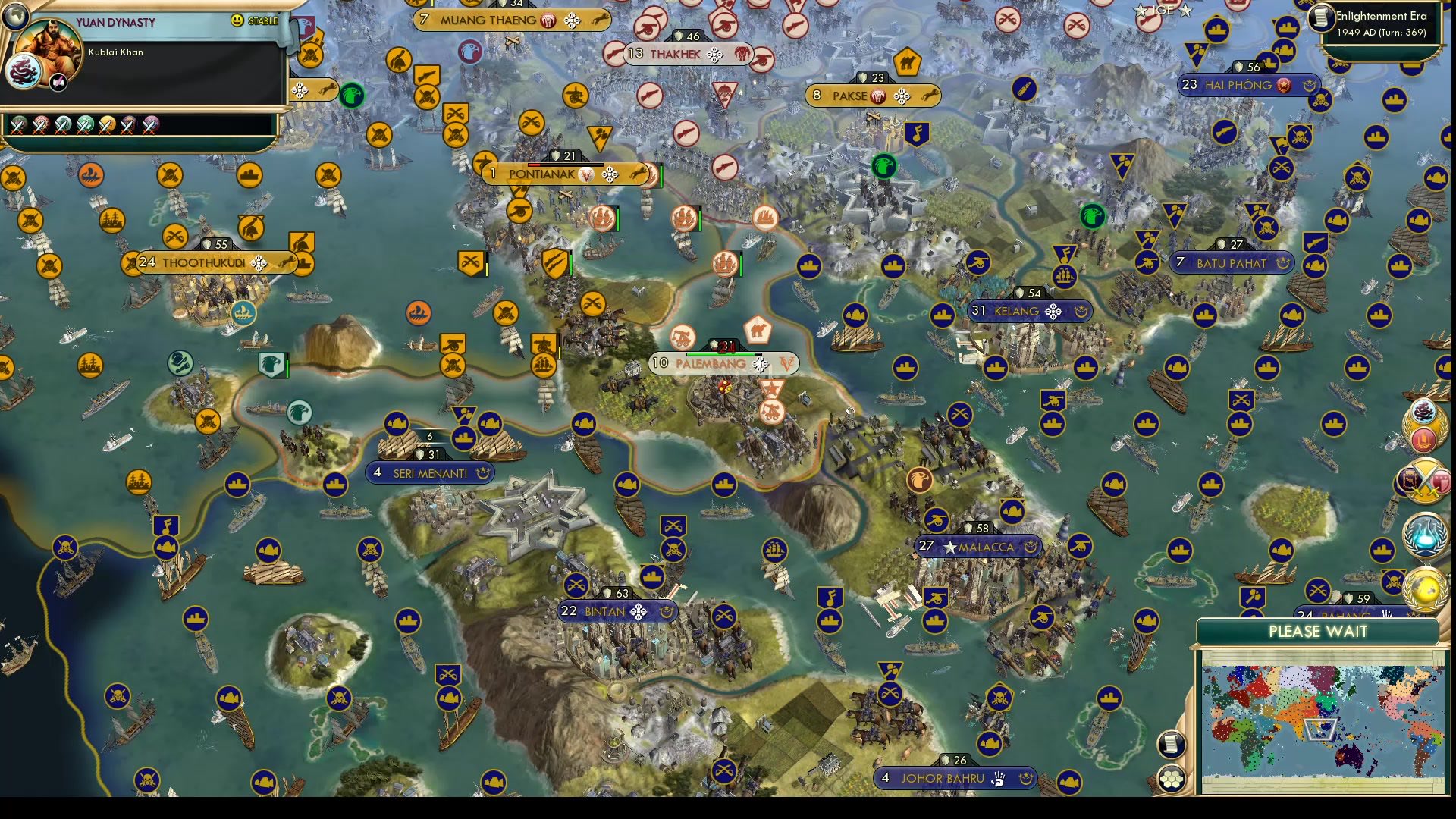The width and height of the screenshot is (1456, 819).
Task: Click the Yuan Dynasty dragon emblem
Action: point(23,71)
